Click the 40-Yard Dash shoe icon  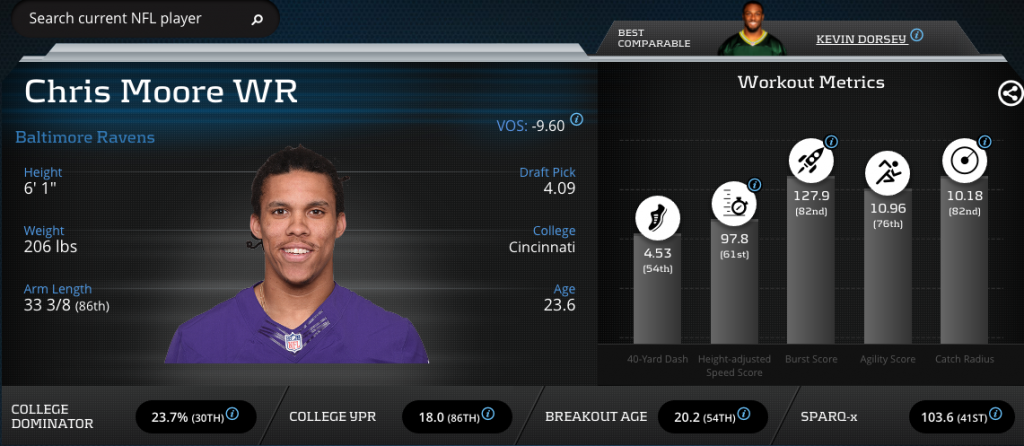(656, 217)
